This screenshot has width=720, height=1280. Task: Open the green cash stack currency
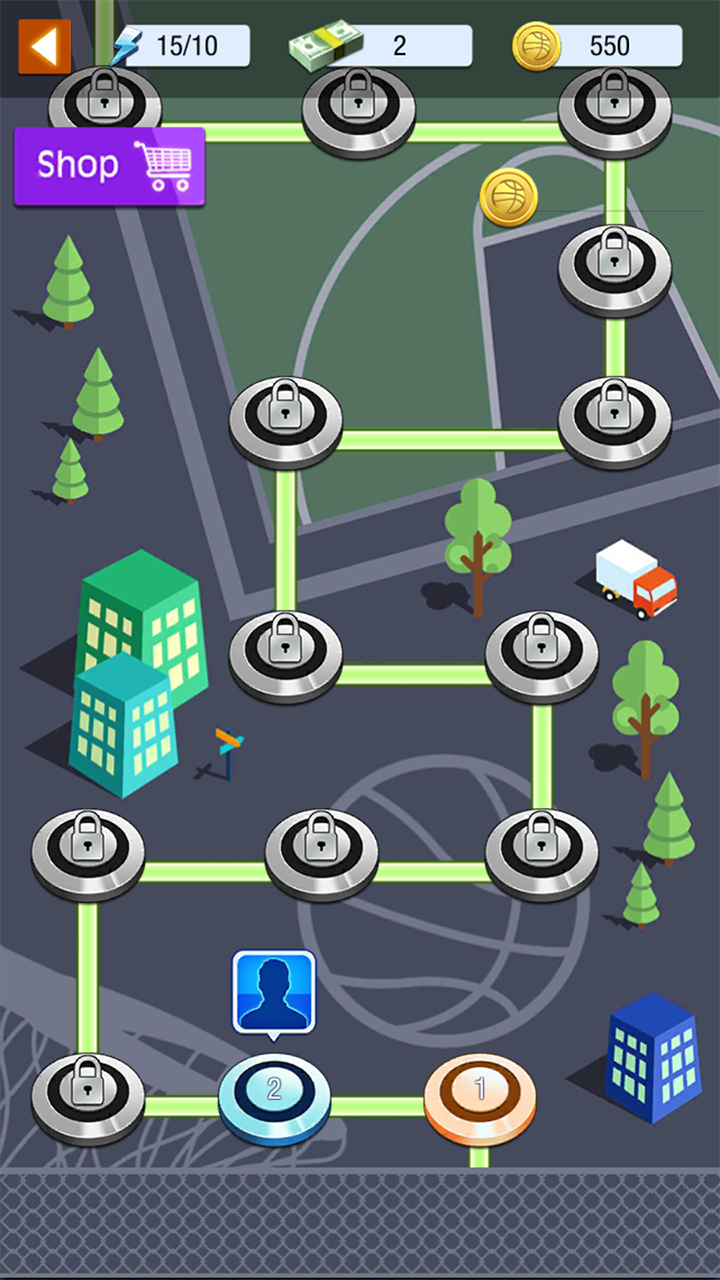(x=326, y=46)
